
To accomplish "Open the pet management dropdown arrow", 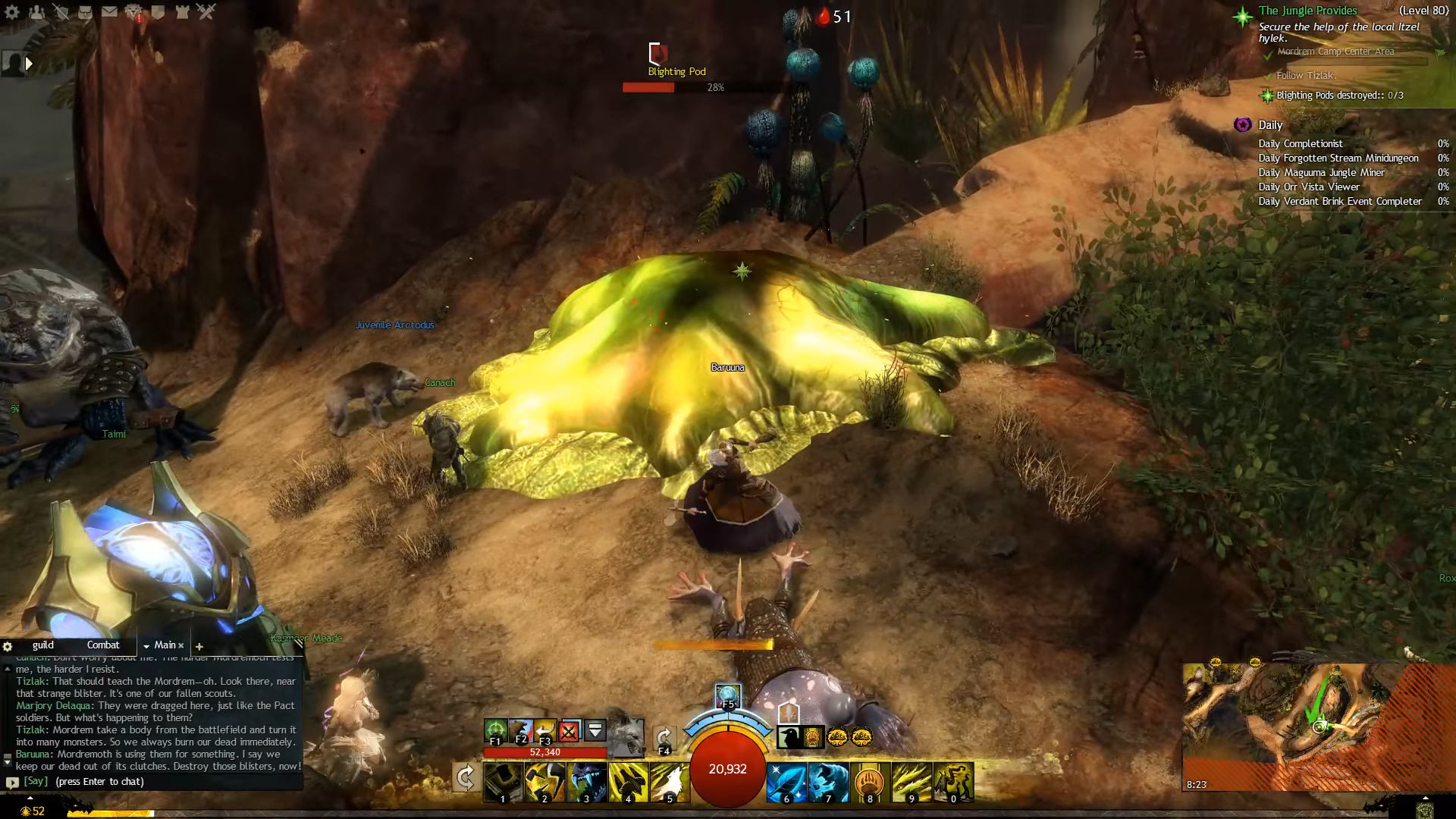I will pyautogui.click(x=595, y=730).
